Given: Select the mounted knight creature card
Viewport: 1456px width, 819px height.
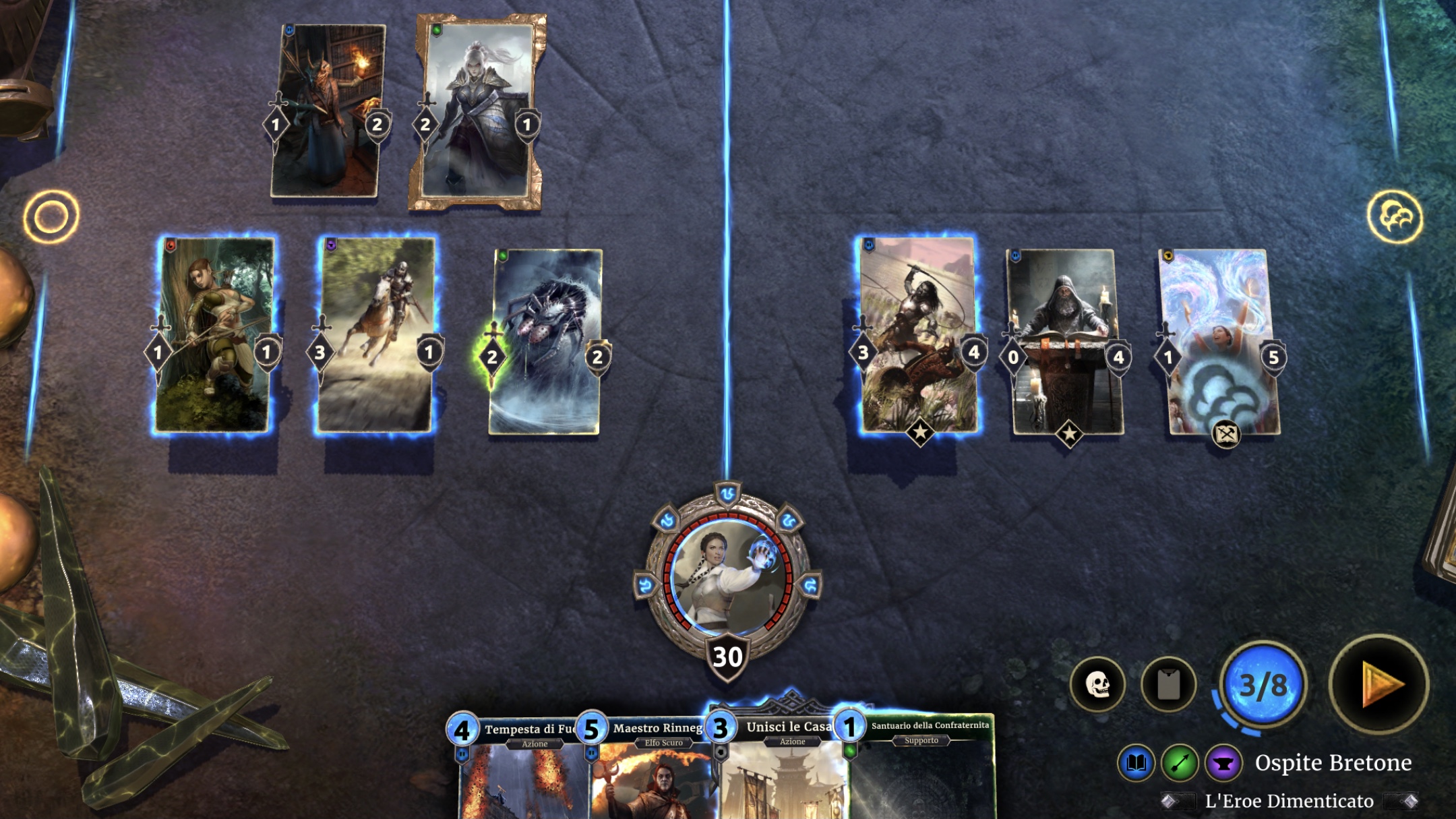Looking at the screenshot, I should (x=375, y=335).
